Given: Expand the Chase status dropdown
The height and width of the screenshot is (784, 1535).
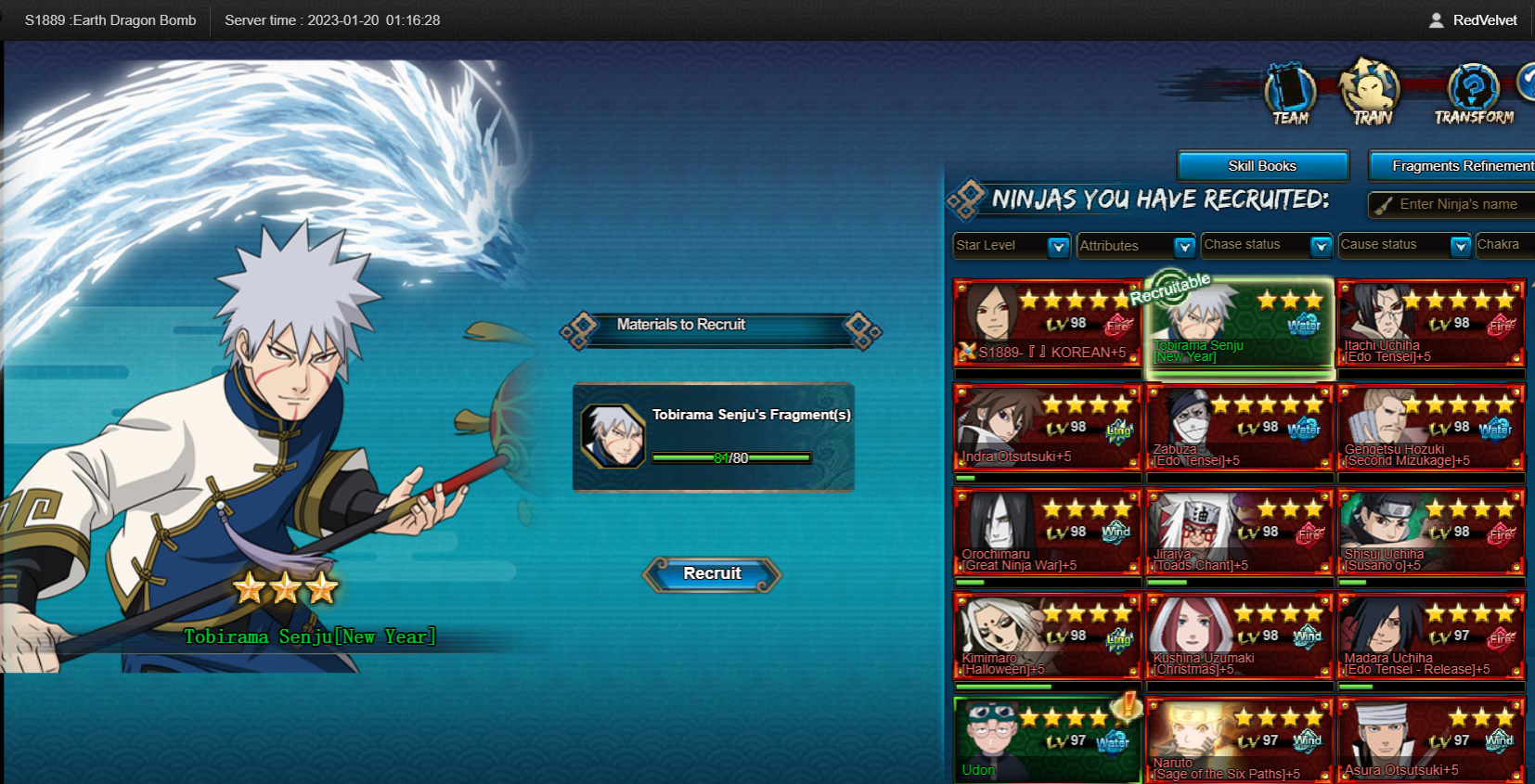Looking at the screenshot, I should (x=1320, y=246).
